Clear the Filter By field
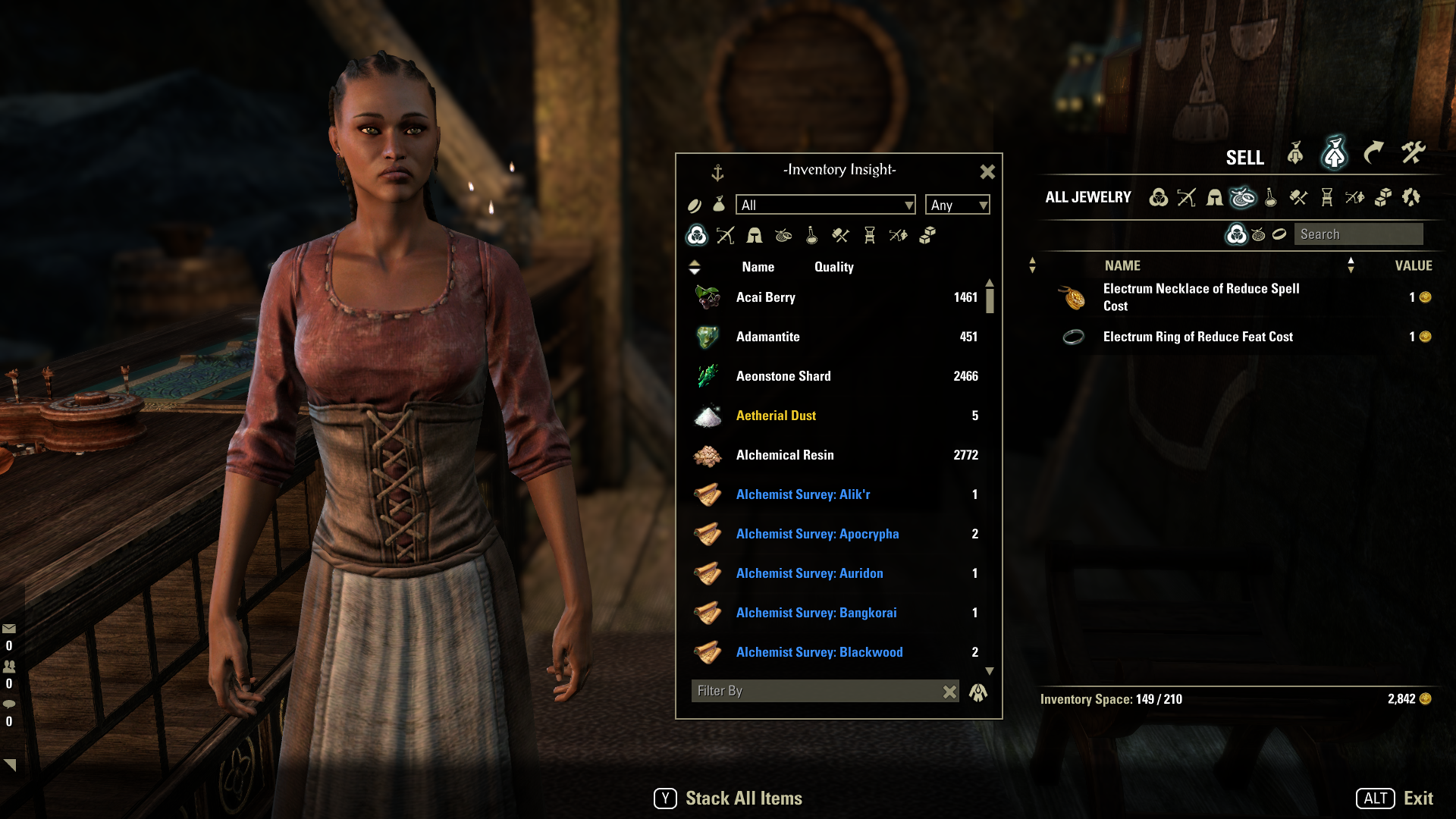This screenshot has height=819, width=1456. pyautogui.click(x=949, y=692)
